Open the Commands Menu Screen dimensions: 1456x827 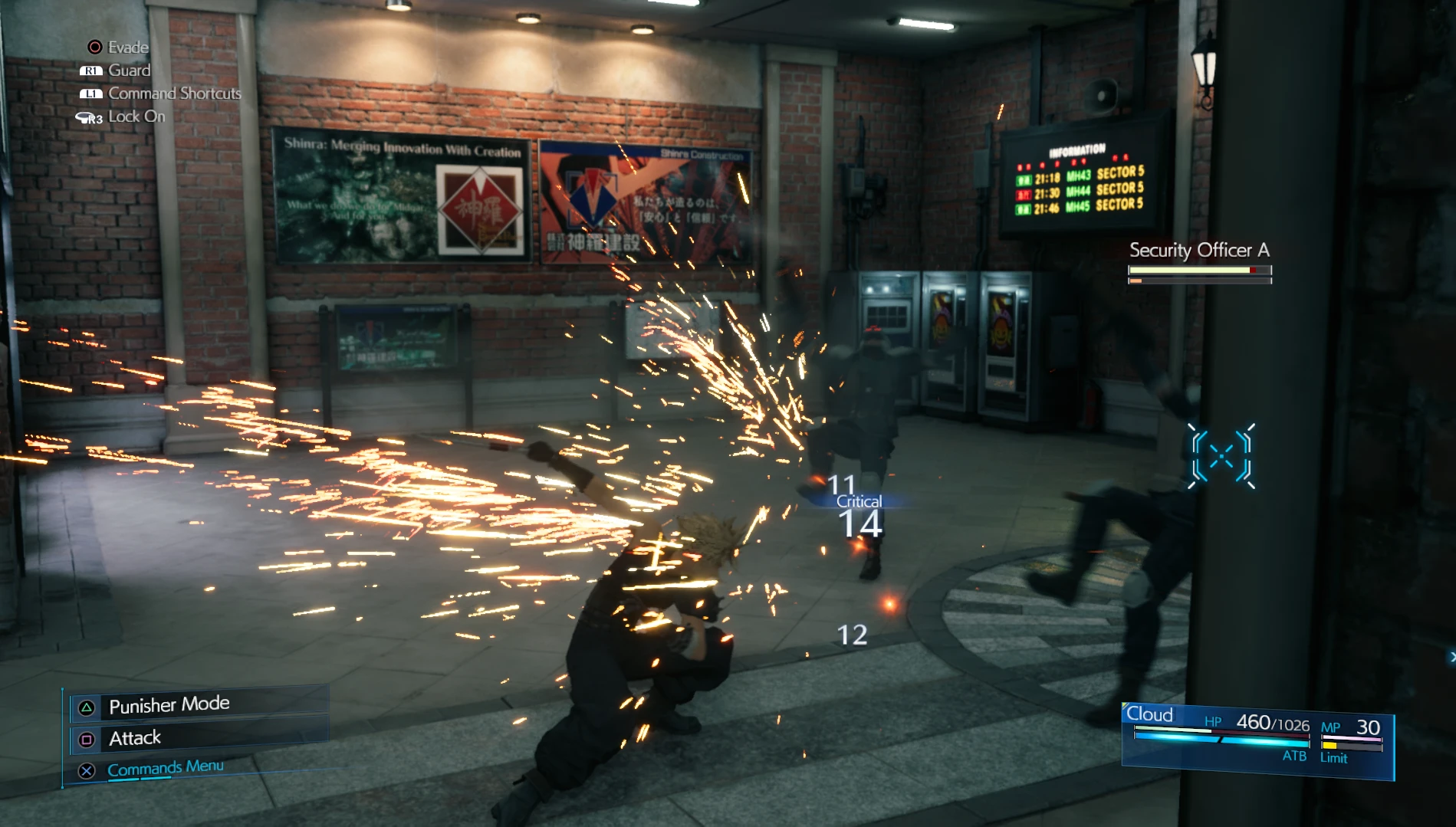[x=165, y=768]
